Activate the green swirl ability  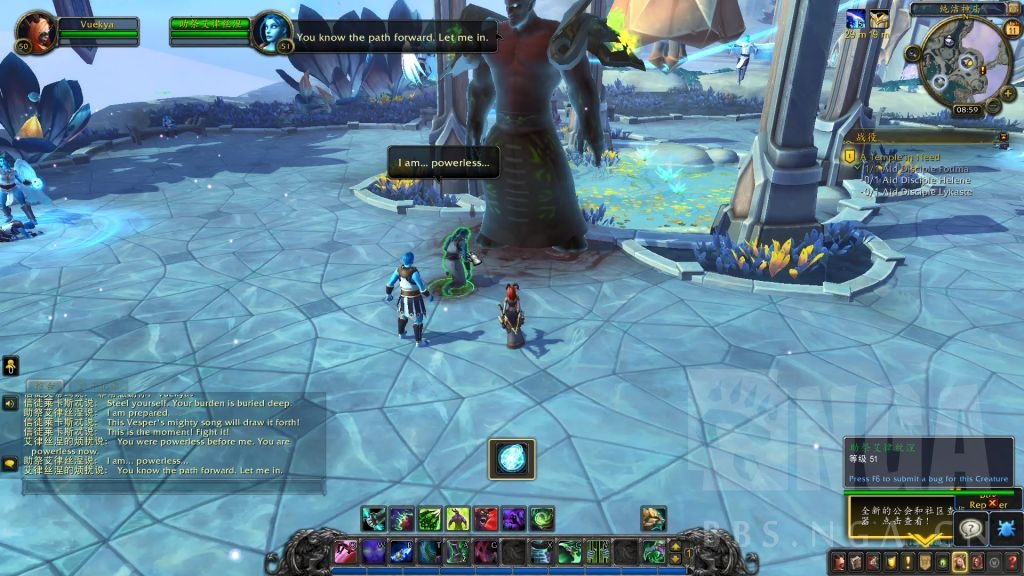click(542, 519)
